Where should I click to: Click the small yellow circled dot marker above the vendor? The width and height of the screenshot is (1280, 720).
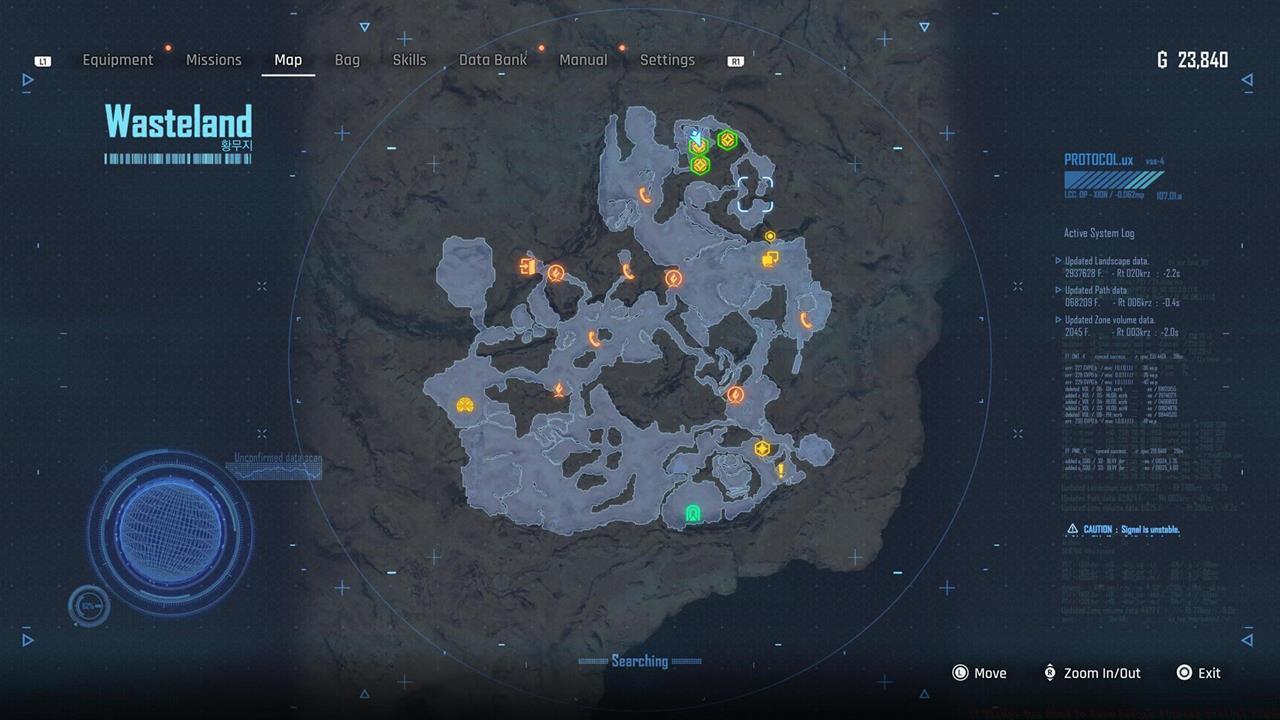point(769,237)
